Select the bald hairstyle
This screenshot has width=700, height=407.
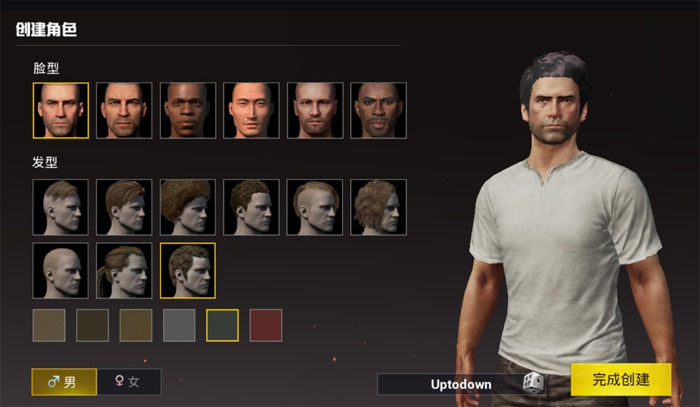[60, 270]
